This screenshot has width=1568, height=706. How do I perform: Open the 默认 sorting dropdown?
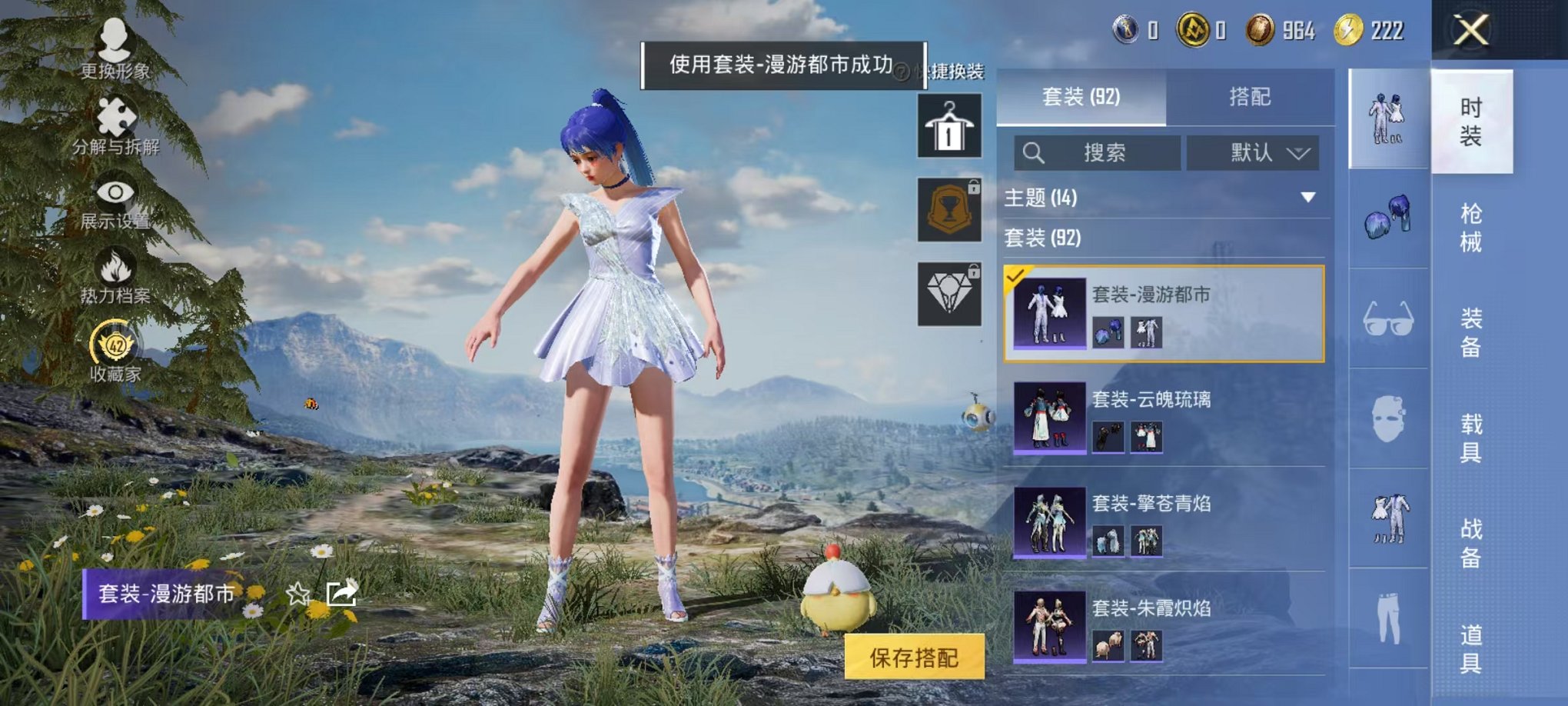click(x=1253, y=152)
